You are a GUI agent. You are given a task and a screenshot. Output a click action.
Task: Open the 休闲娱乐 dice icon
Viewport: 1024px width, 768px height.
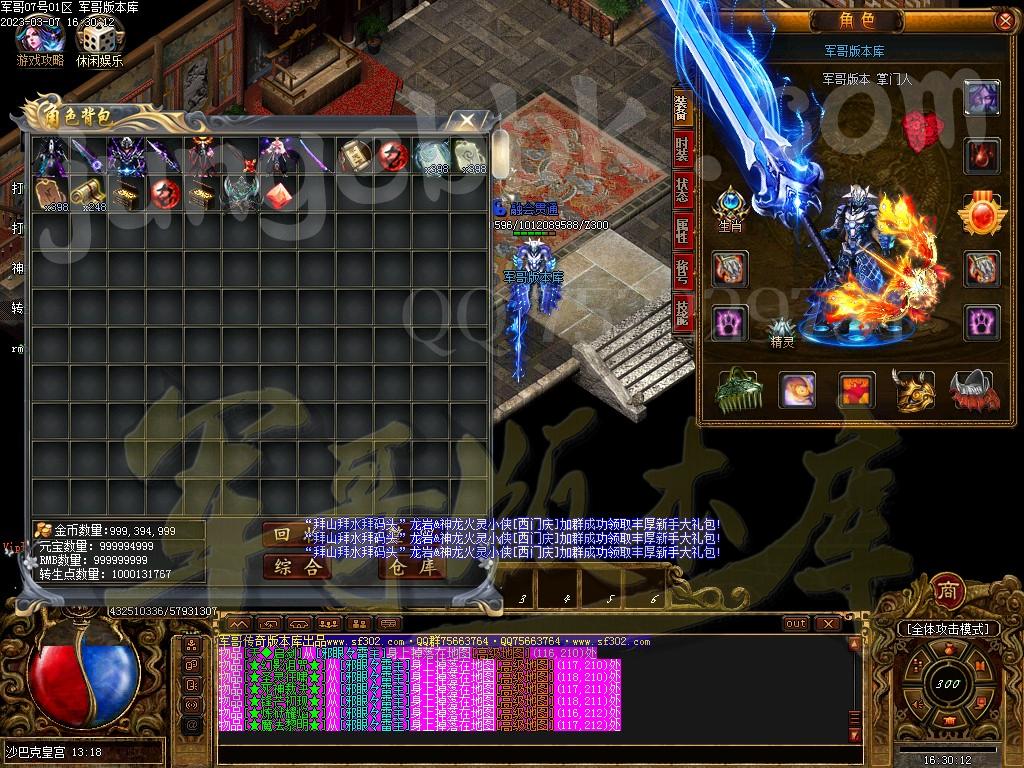tap(99, 40)
